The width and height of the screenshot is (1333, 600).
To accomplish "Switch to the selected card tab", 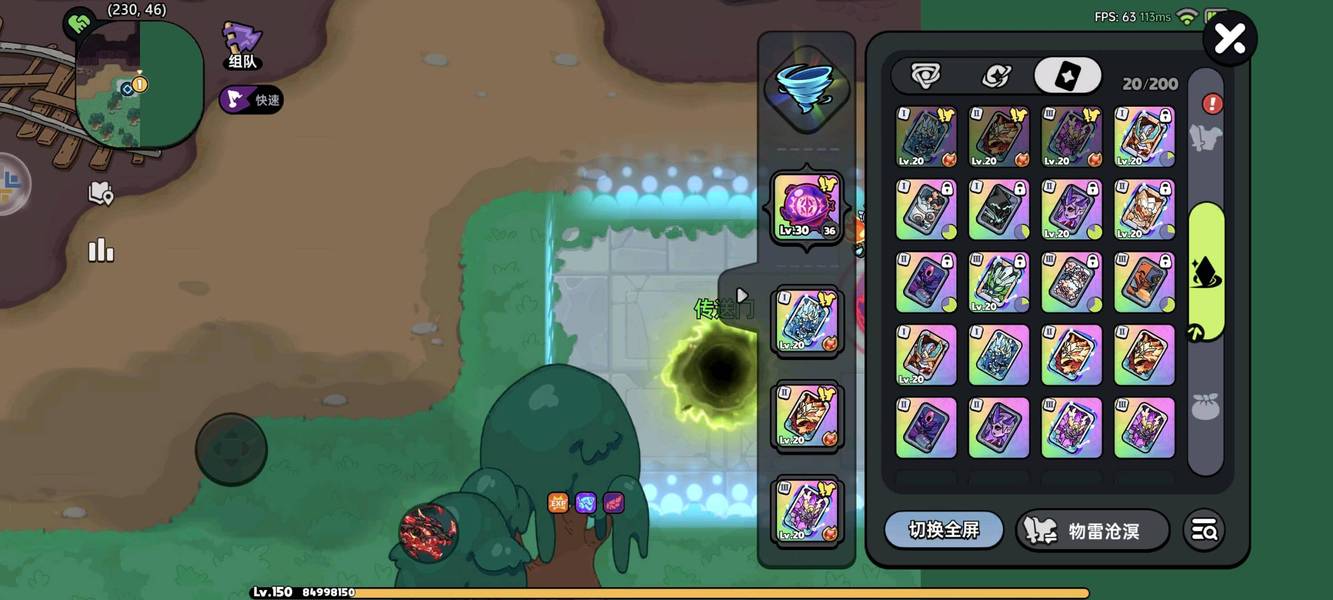I will click(1067, 76).
